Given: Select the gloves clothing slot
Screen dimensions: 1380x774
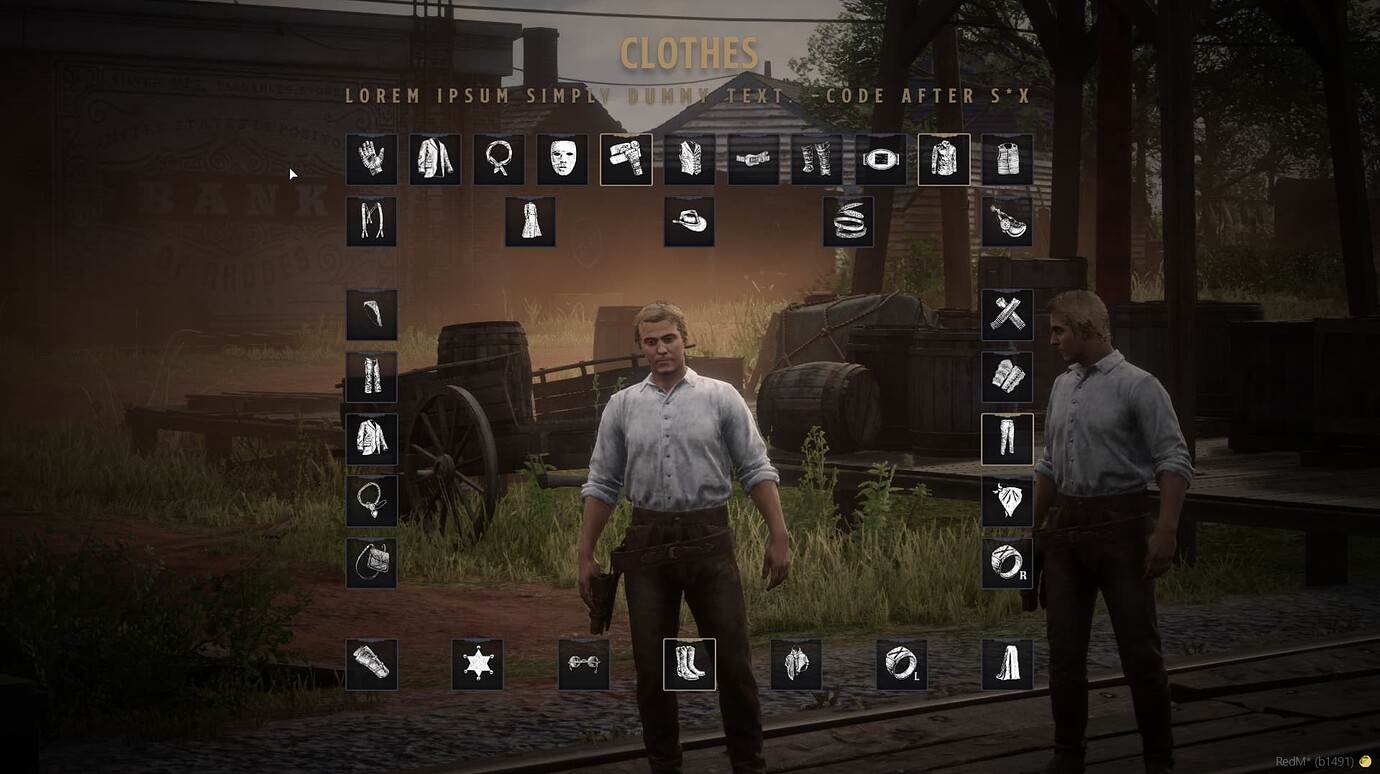Looking at the screenshot, I should tap(371, 159).
